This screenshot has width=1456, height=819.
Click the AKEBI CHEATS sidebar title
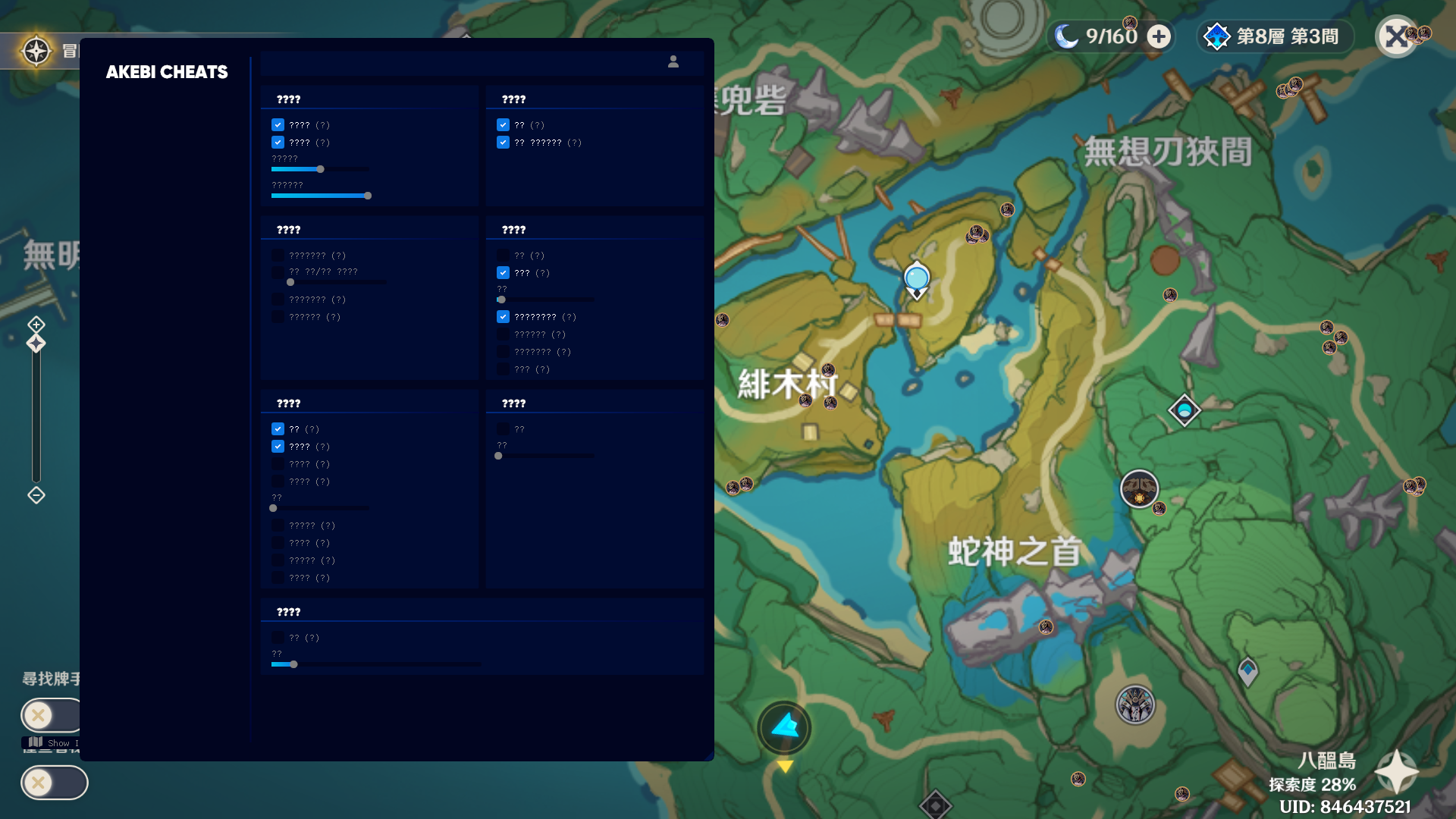[166, 72]
